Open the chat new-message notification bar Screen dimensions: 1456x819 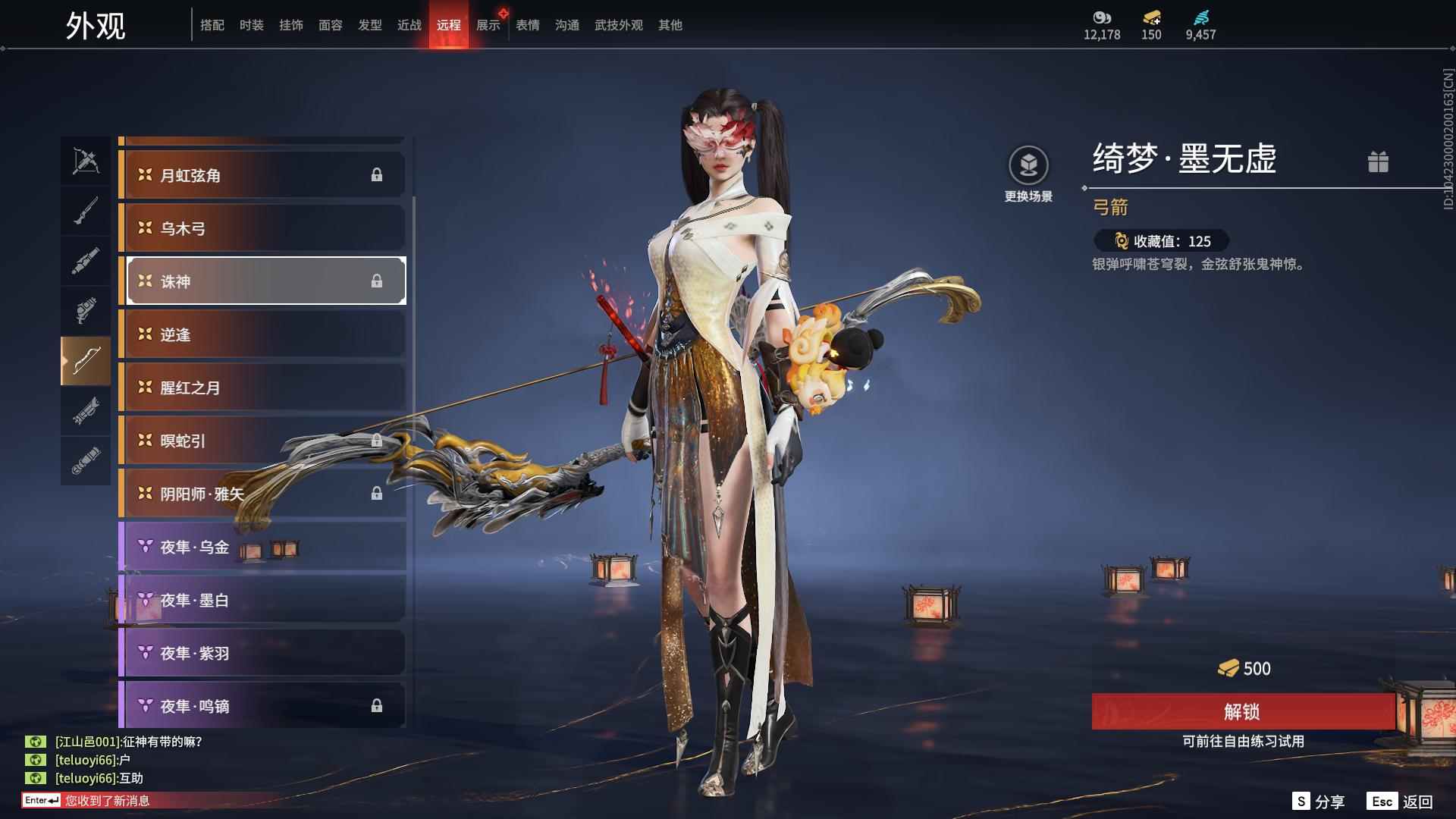point(106,801)
